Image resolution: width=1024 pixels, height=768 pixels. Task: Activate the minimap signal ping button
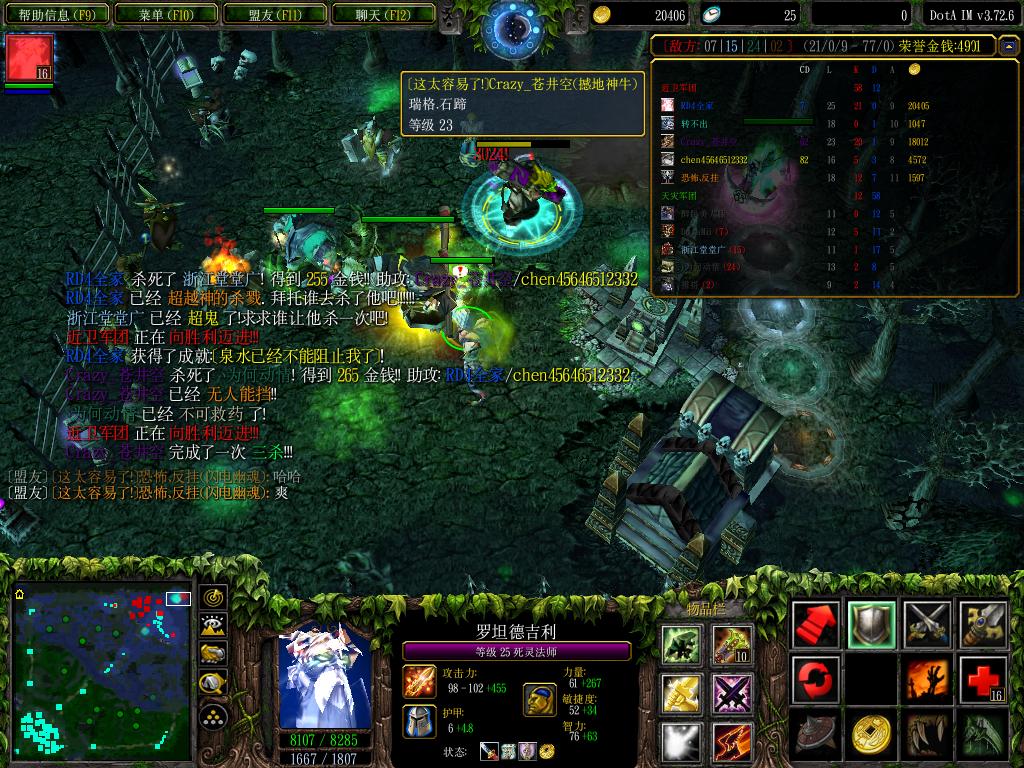[x=213, y=599]
